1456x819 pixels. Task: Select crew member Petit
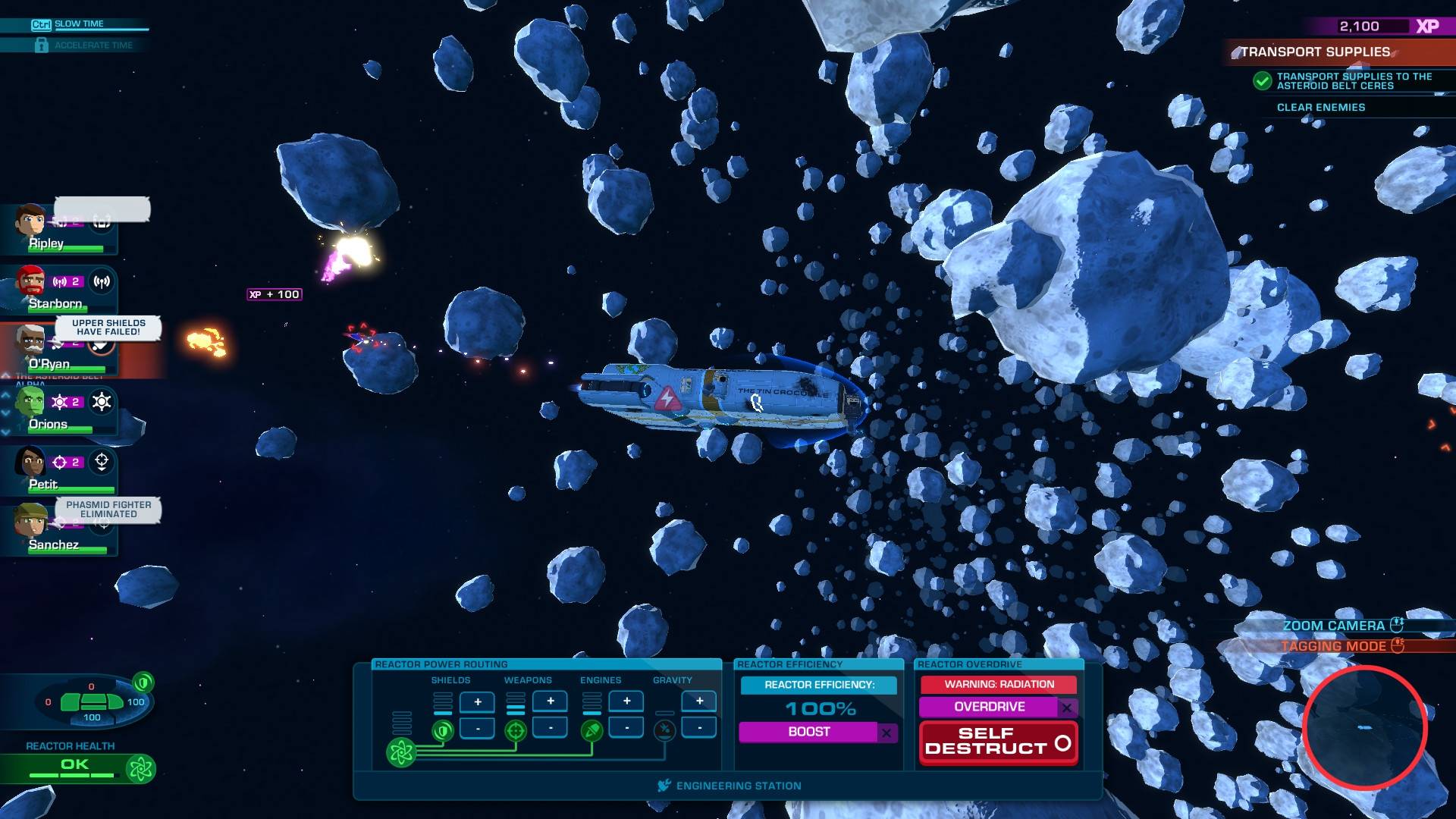[32, 463]
